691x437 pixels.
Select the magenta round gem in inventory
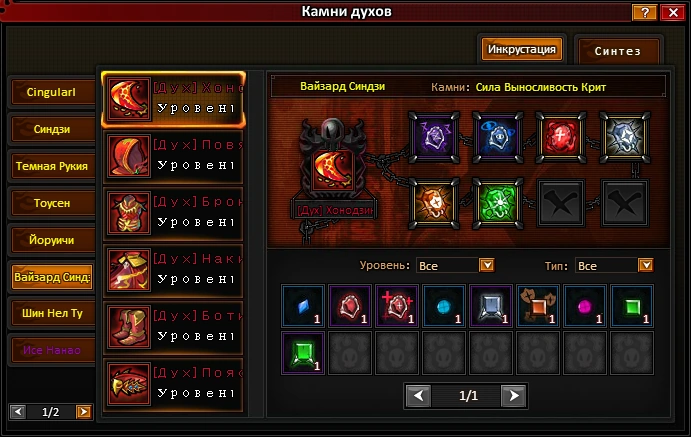[x=583, y=305]
